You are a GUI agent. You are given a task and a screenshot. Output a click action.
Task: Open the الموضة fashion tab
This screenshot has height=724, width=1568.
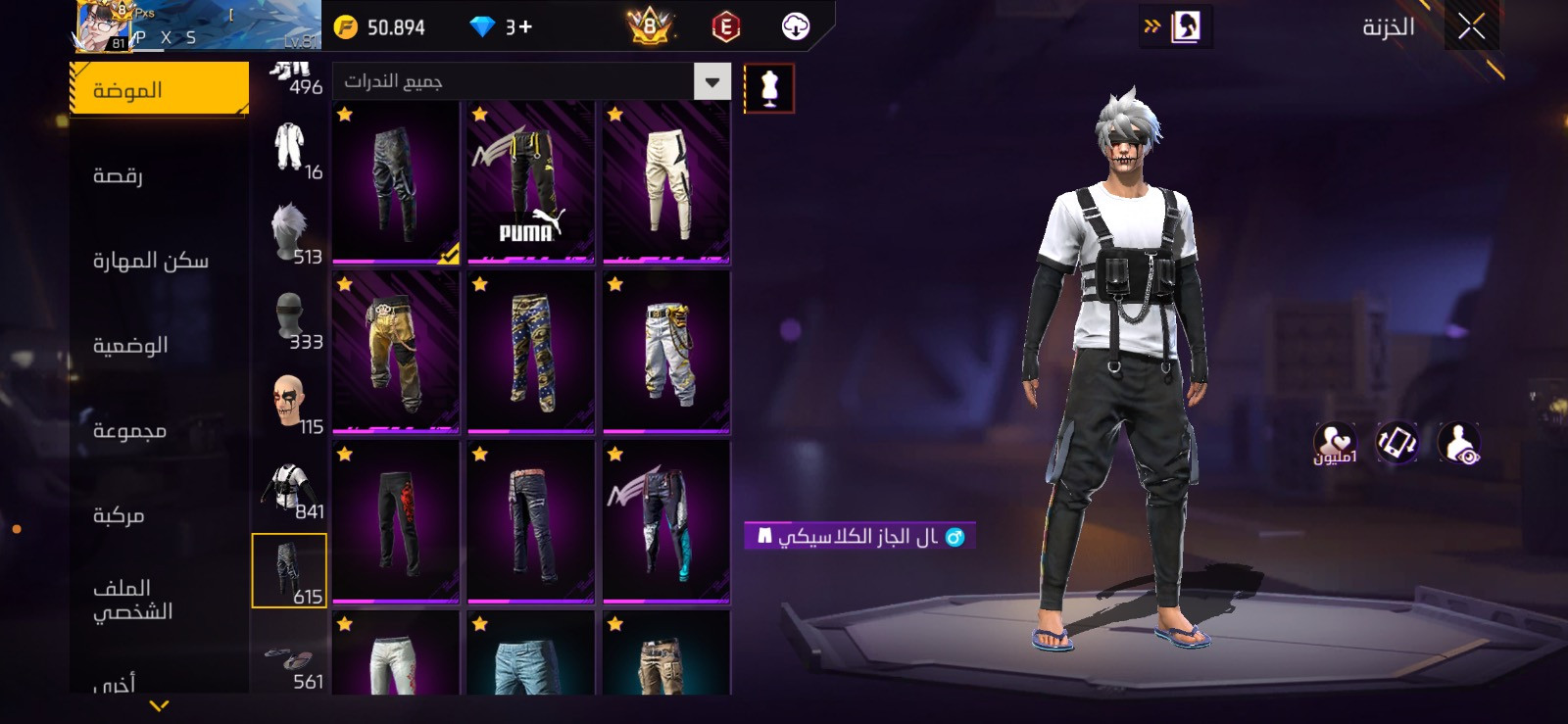(x=159, y=90)
